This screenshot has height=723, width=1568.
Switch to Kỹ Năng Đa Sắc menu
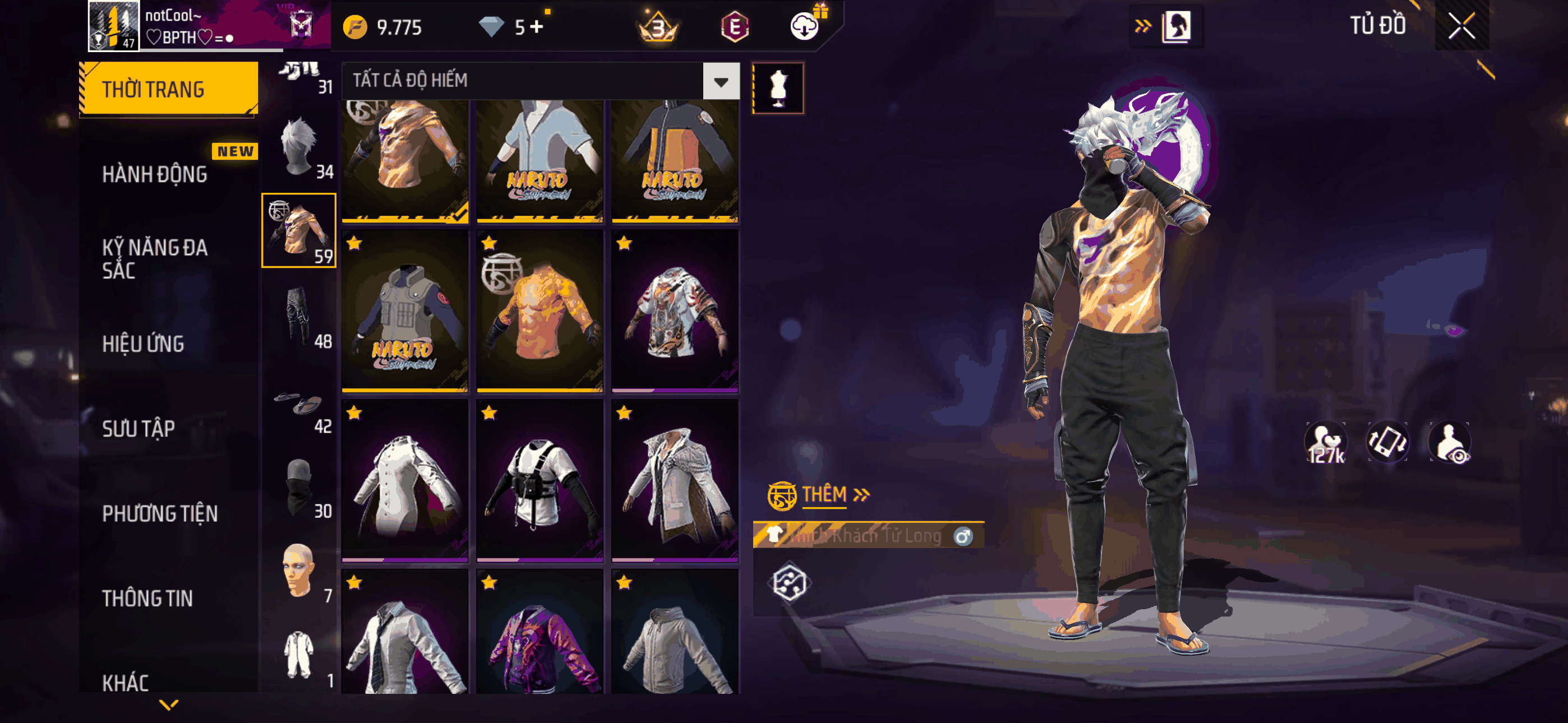(155, 258)
